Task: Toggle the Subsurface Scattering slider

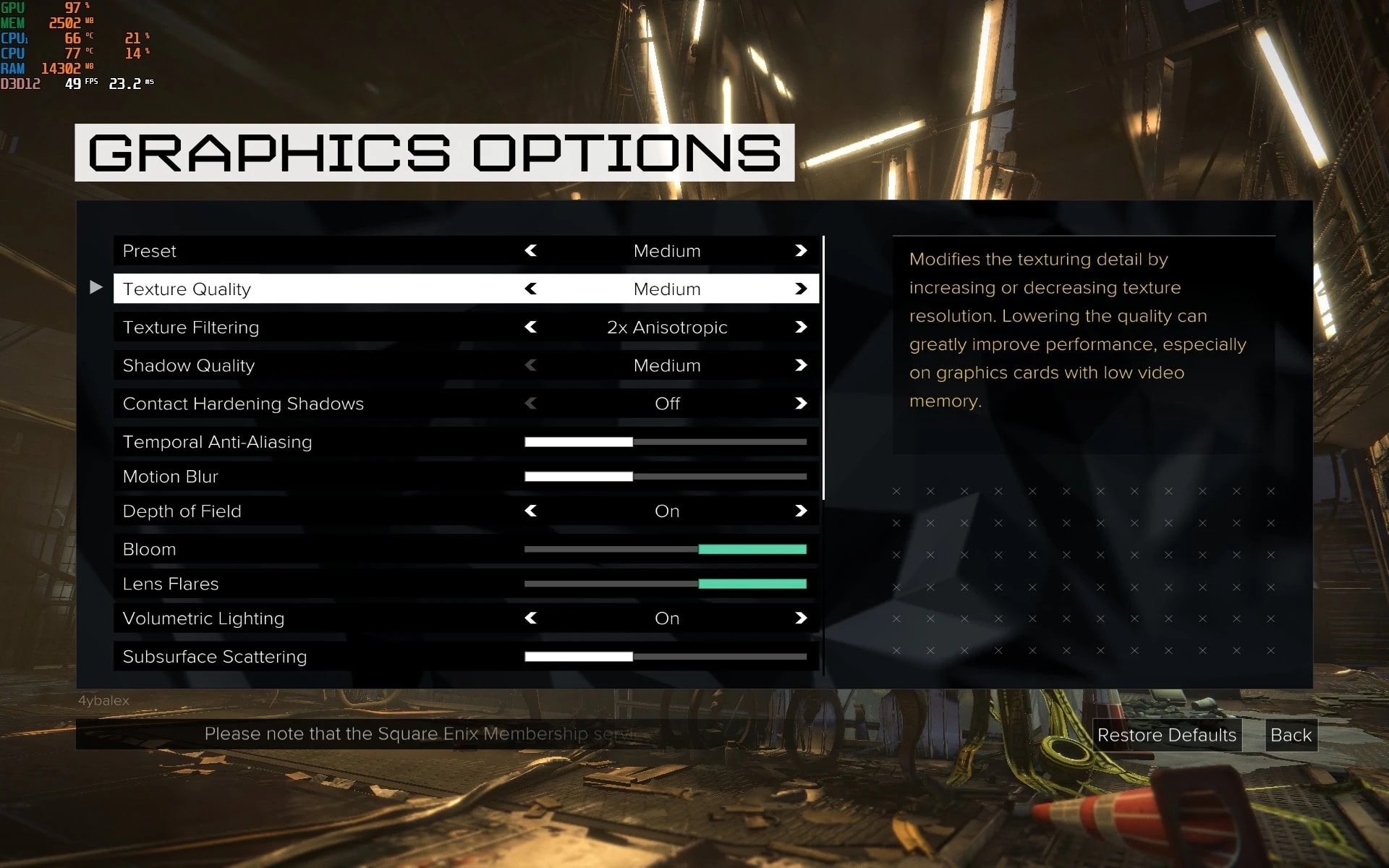Action: [665, 656]
